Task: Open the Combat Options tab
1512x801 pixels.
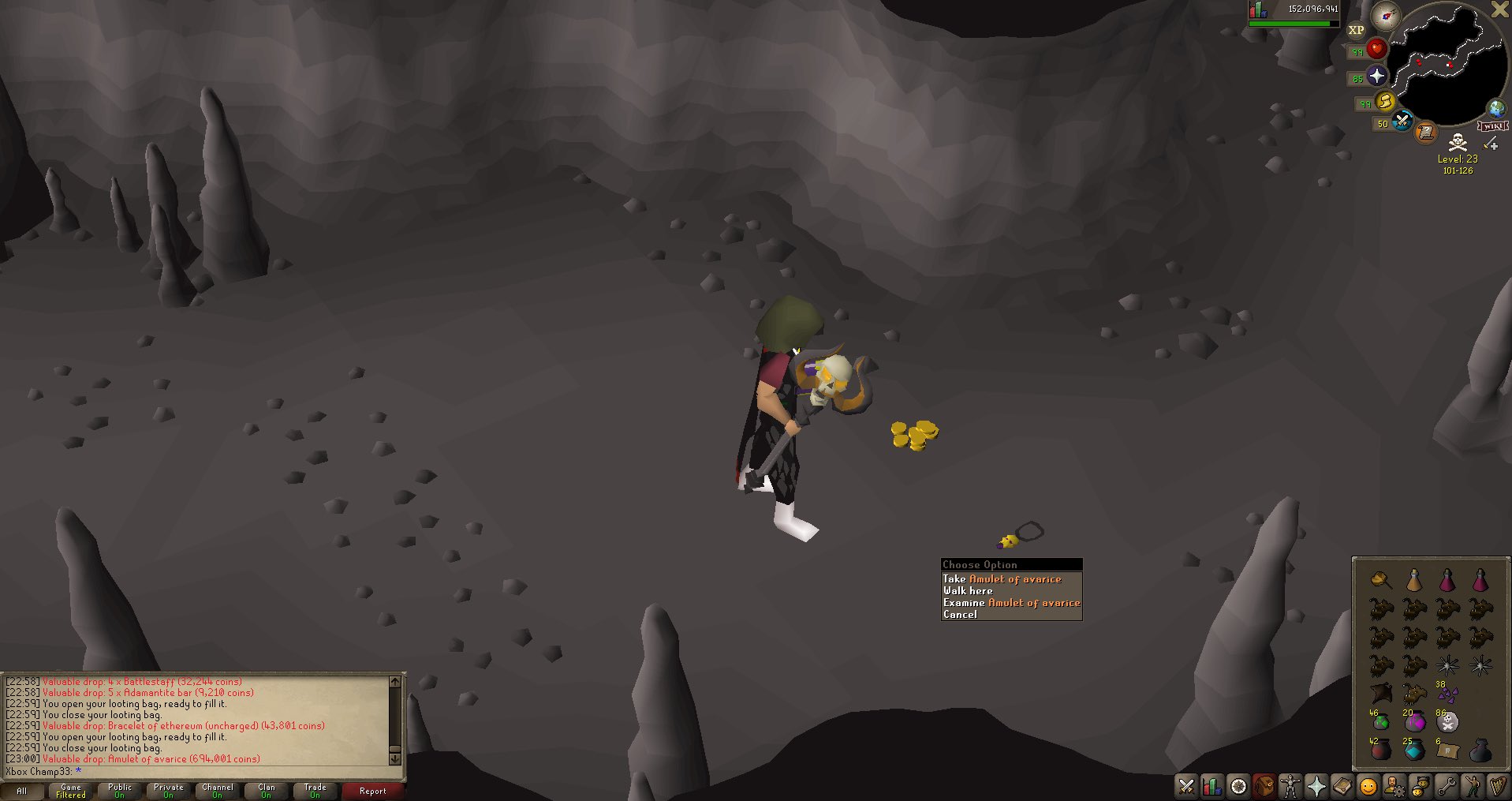Action: (1185, 786)
